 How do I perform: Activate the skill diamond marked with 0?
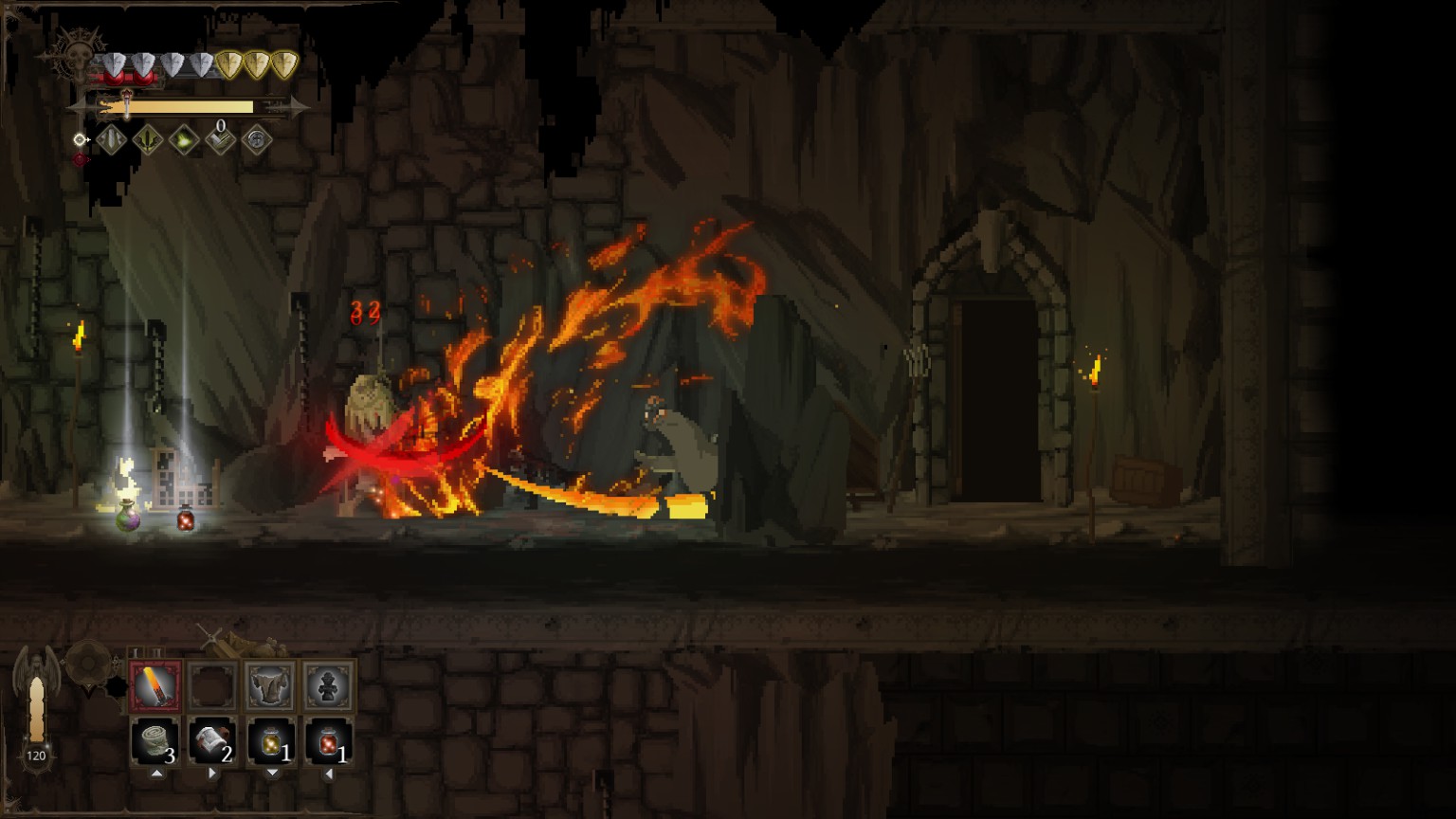click(x=220, y=141)
